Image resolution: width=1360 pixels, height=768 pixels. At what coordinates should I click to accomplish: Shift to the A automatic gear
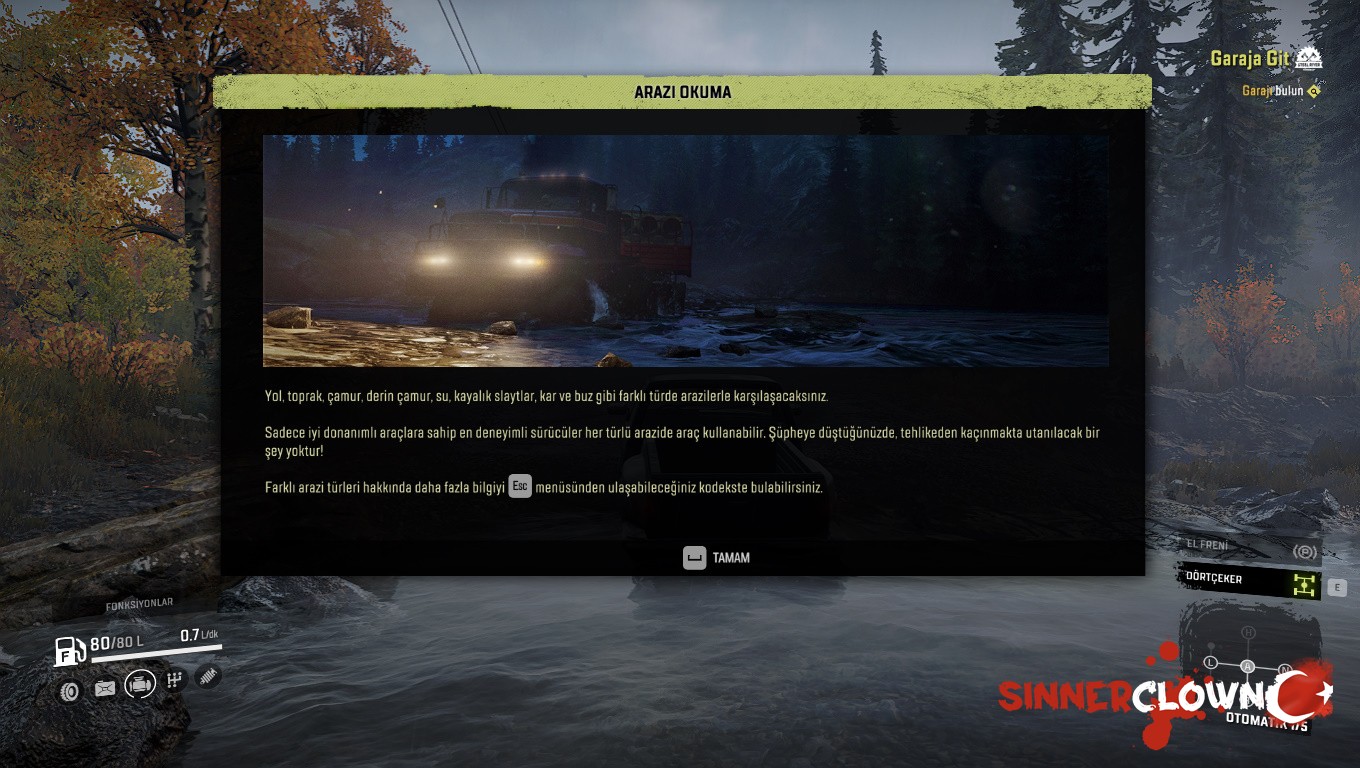1247,666
